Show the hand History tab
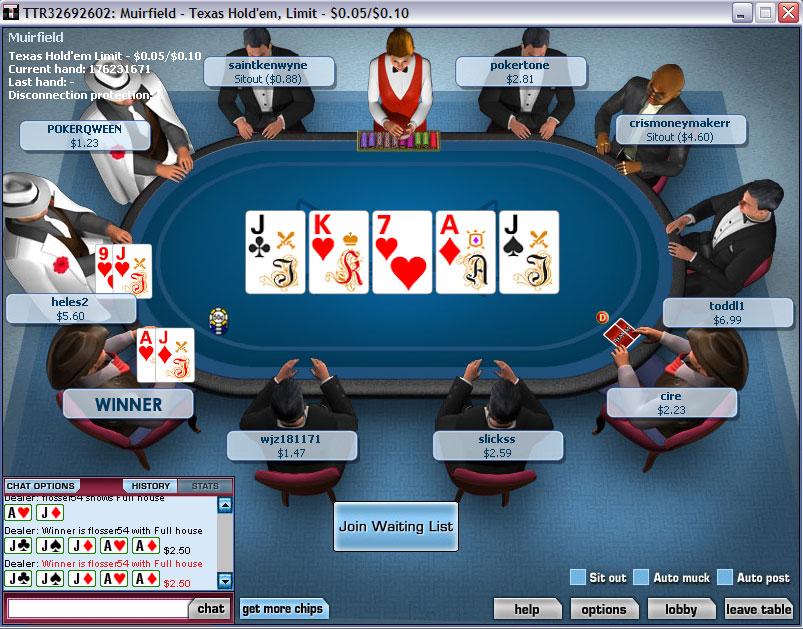Viewport: 803px width, 629px height. coord(151,486)
